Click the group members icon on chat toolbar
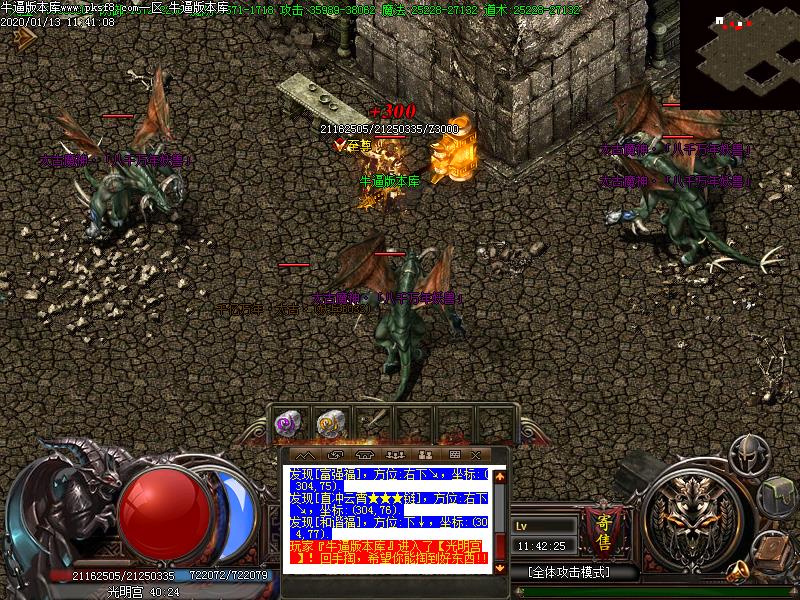This screenshot has width=800, height=600. [x=393, y=455]
